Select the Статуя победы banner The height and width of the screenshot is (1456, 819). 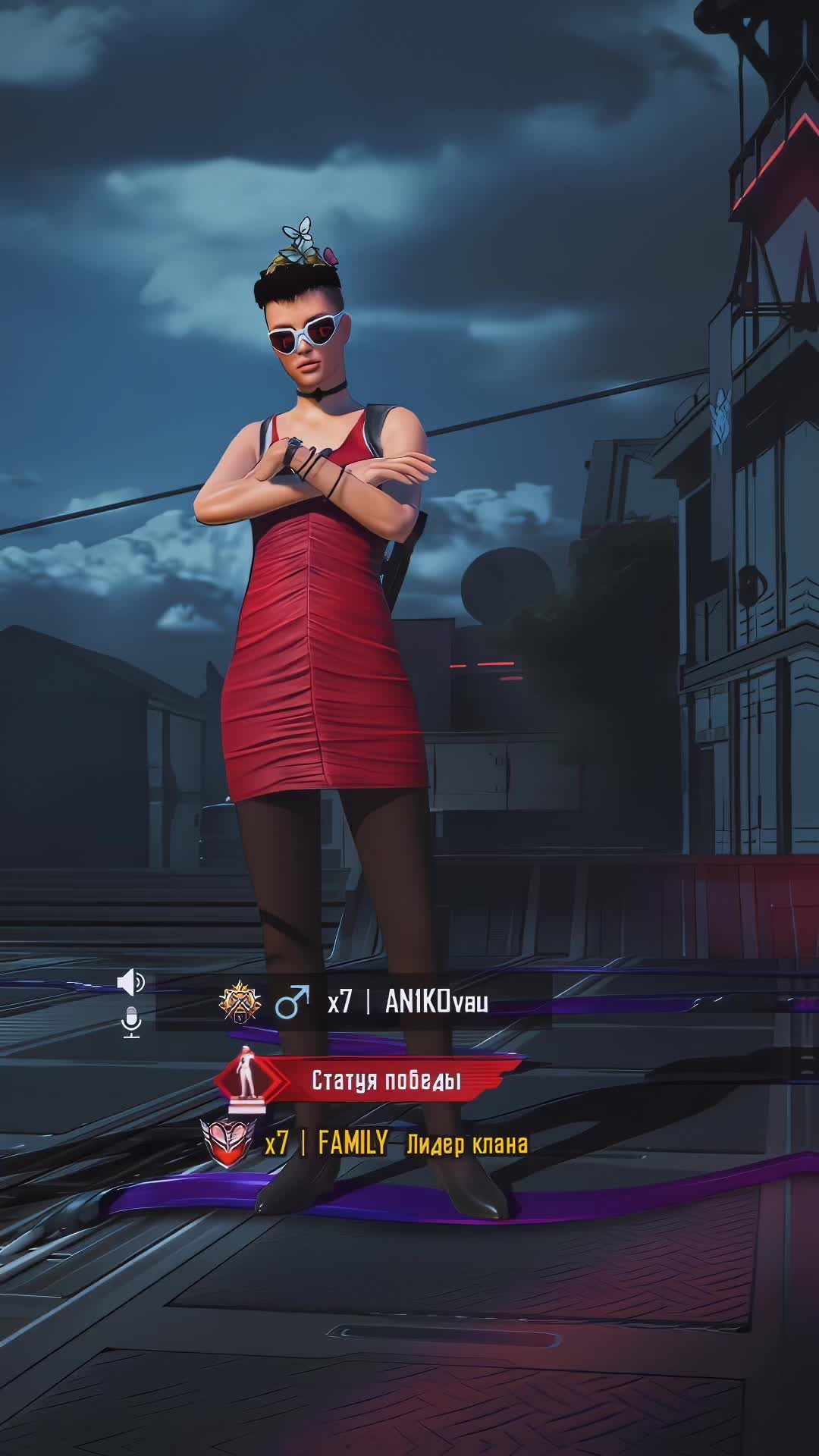pyautogui.click(x=386, y=1080)
